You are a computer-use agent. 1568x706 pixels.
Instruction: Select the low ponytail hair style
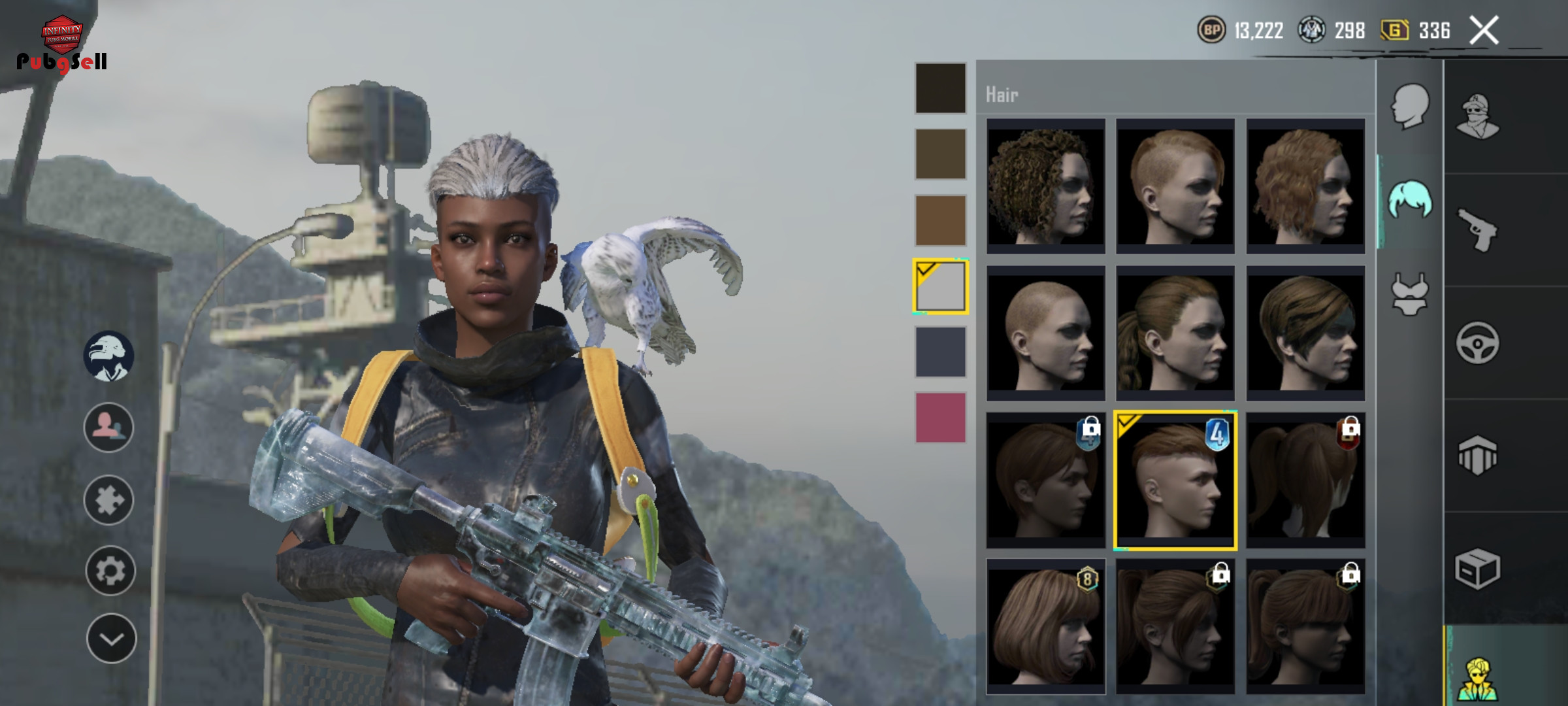[x=1175, y=333]
